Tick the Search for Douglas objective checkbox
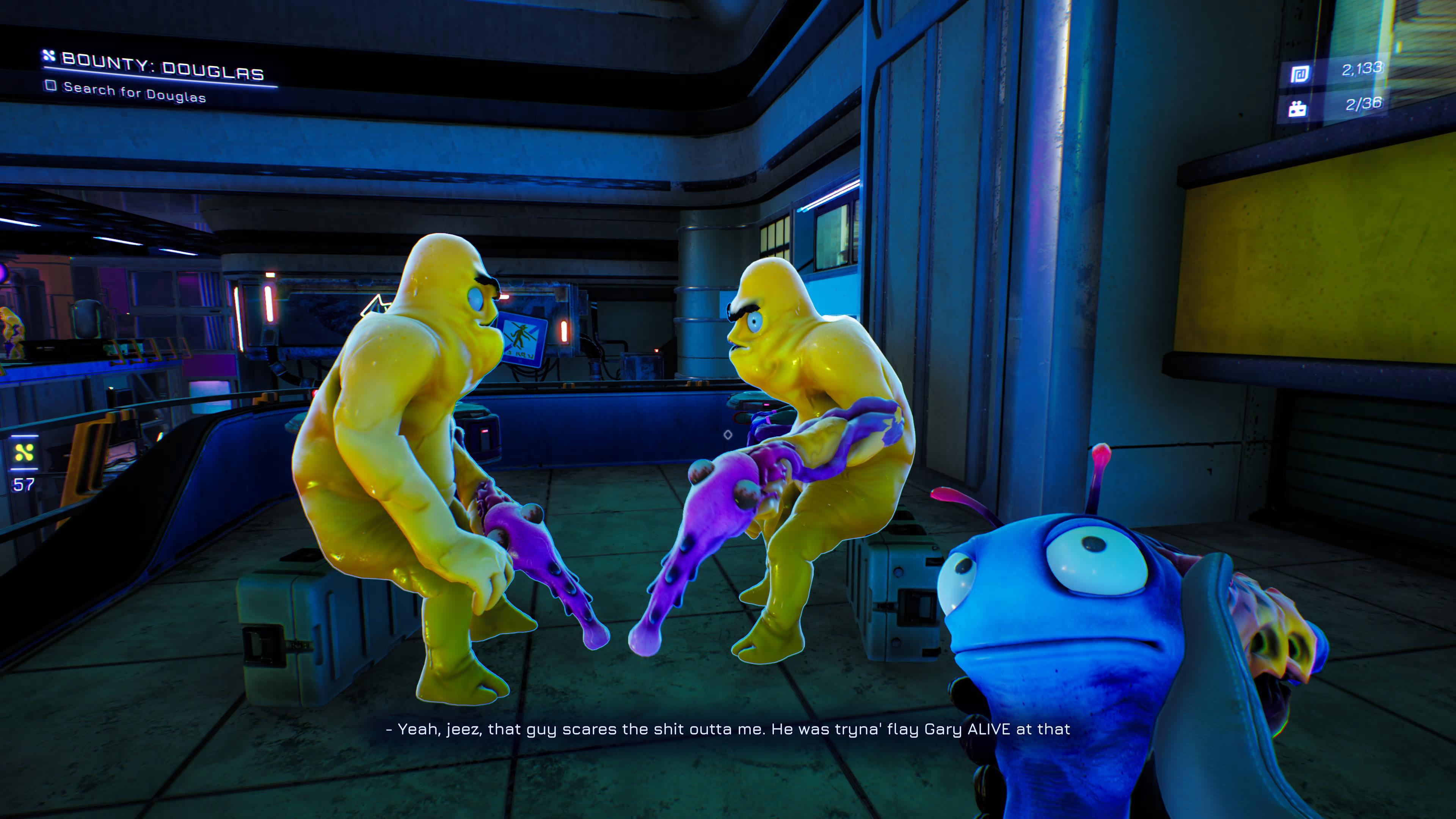Screen dimensions: 1456x819 click(x=51, y=86)
